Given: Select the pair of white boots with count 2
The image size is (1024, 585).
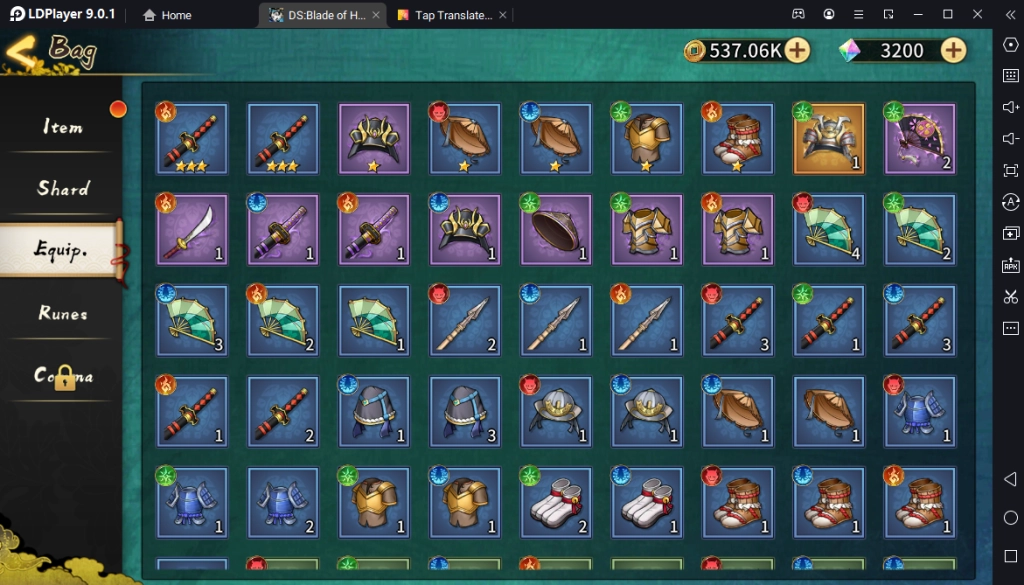Looking at the screenshot, I should tap(555, 503).
